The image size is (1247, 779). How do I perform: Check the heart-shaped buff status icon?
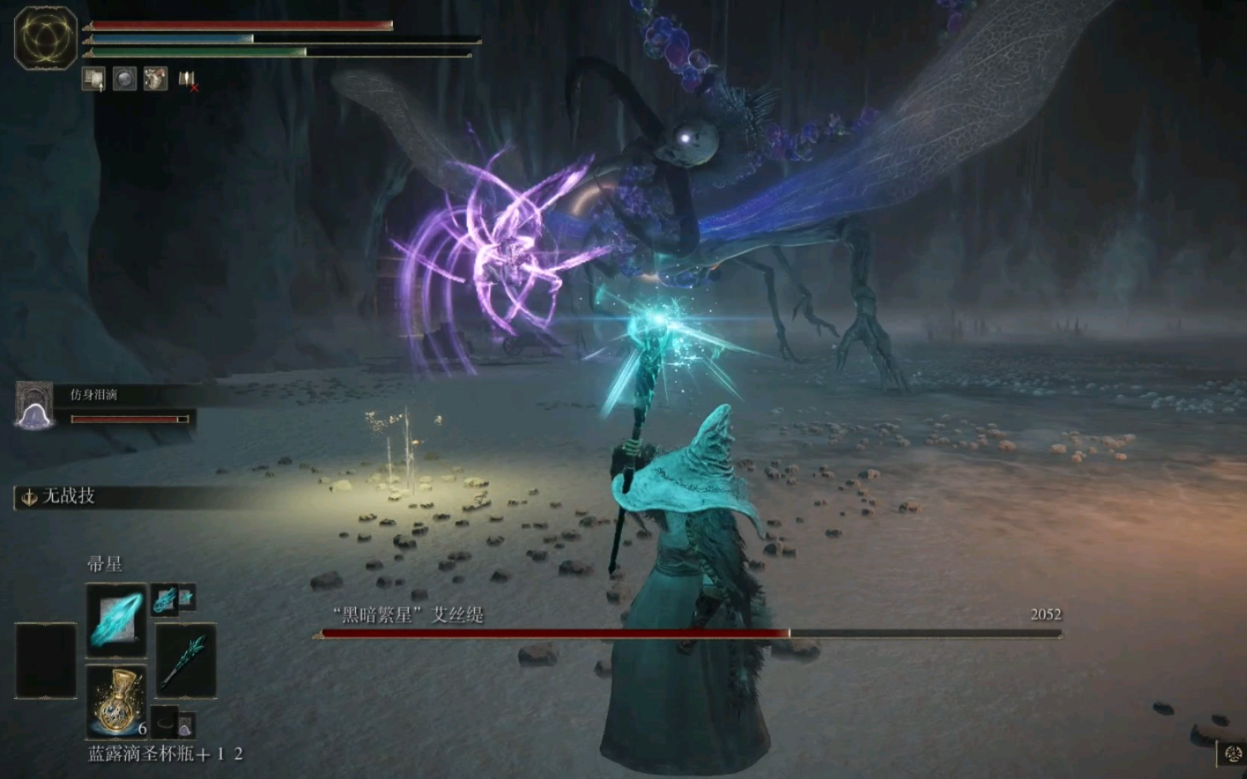click(155, 79)
